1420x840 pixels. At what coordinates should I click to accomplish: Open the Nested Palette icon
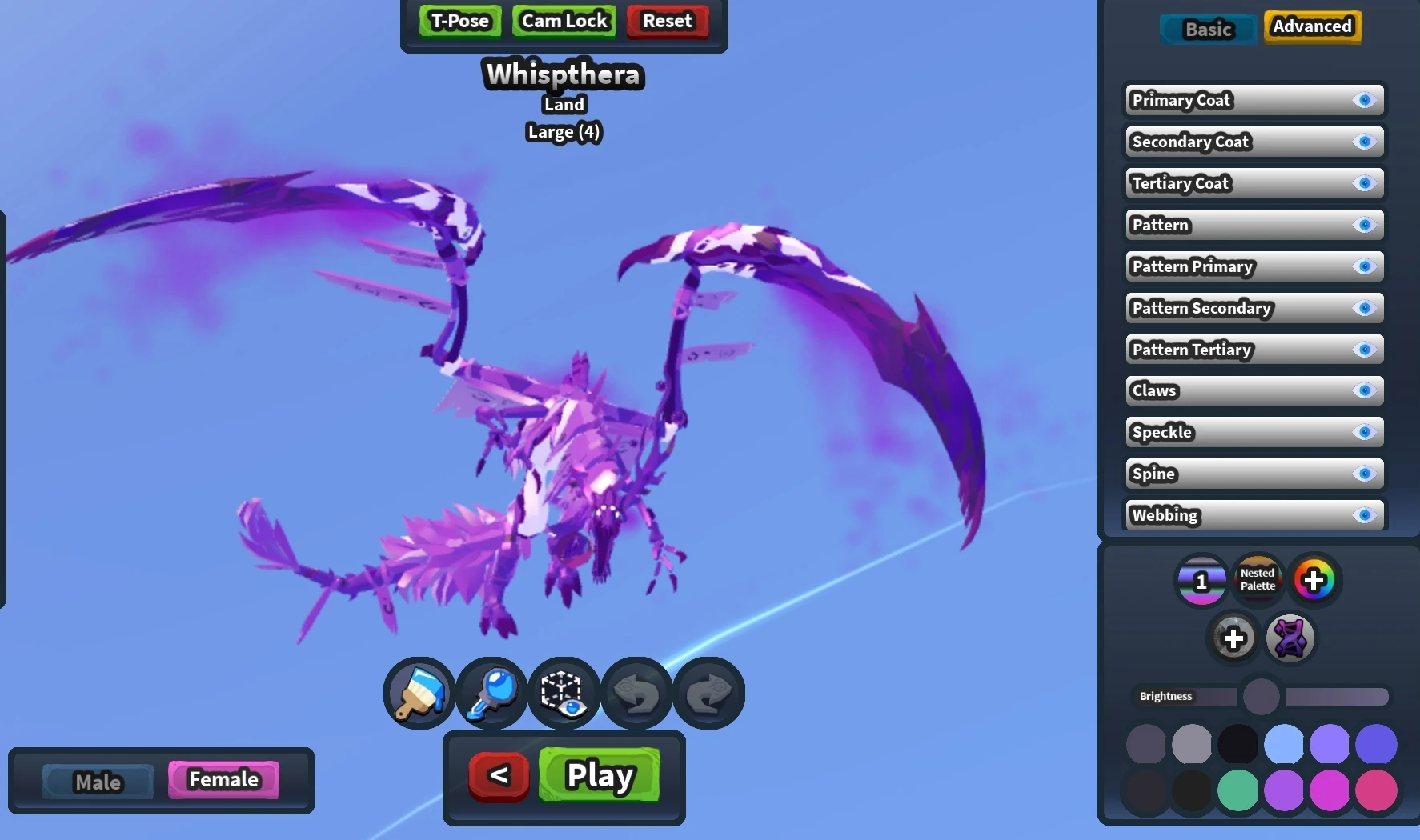click(1258, 579)
